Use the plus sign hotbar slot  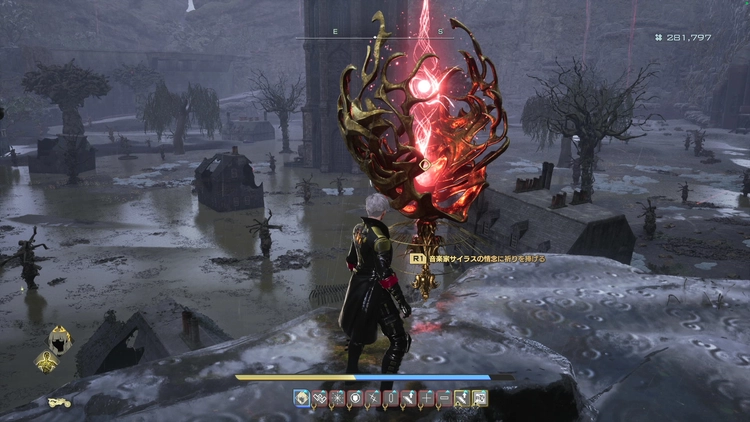click(426, 398)
